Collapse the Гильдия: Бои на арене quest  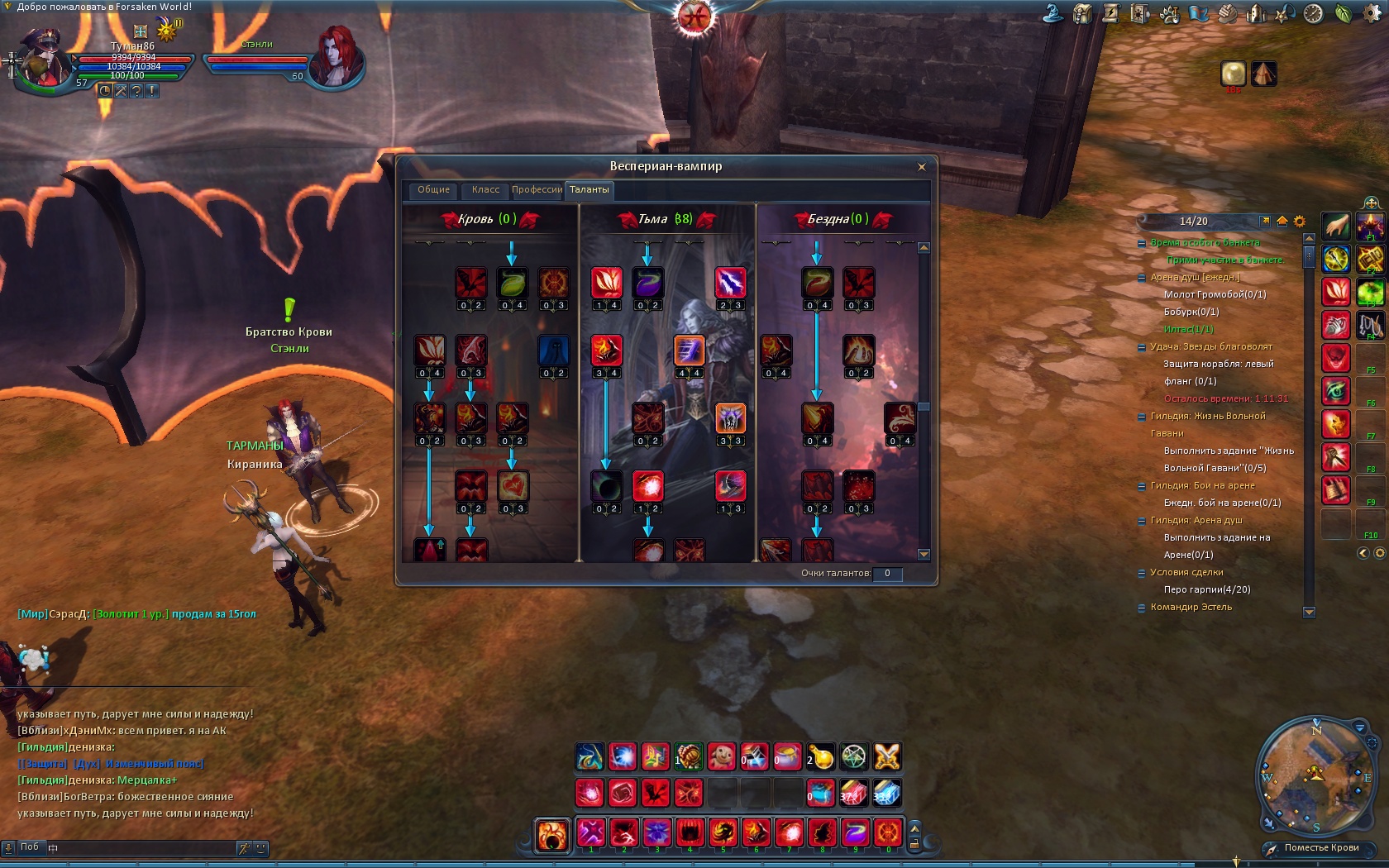pos(1142,486)
